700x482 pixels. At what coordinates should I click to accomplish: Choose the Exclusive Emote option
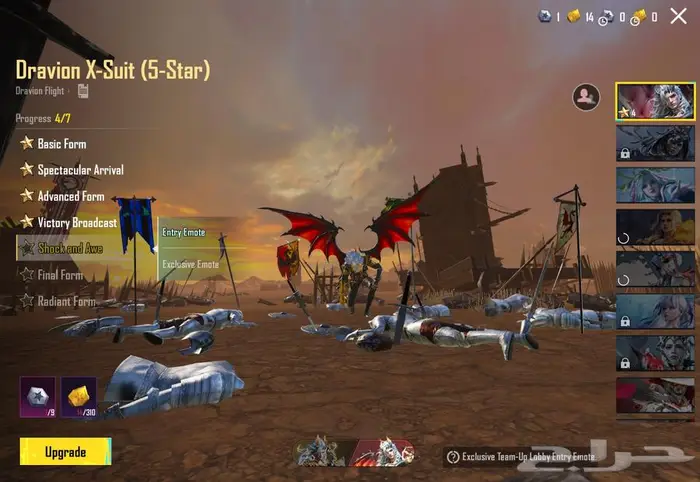pyautogui.click(x=190, y=264)
